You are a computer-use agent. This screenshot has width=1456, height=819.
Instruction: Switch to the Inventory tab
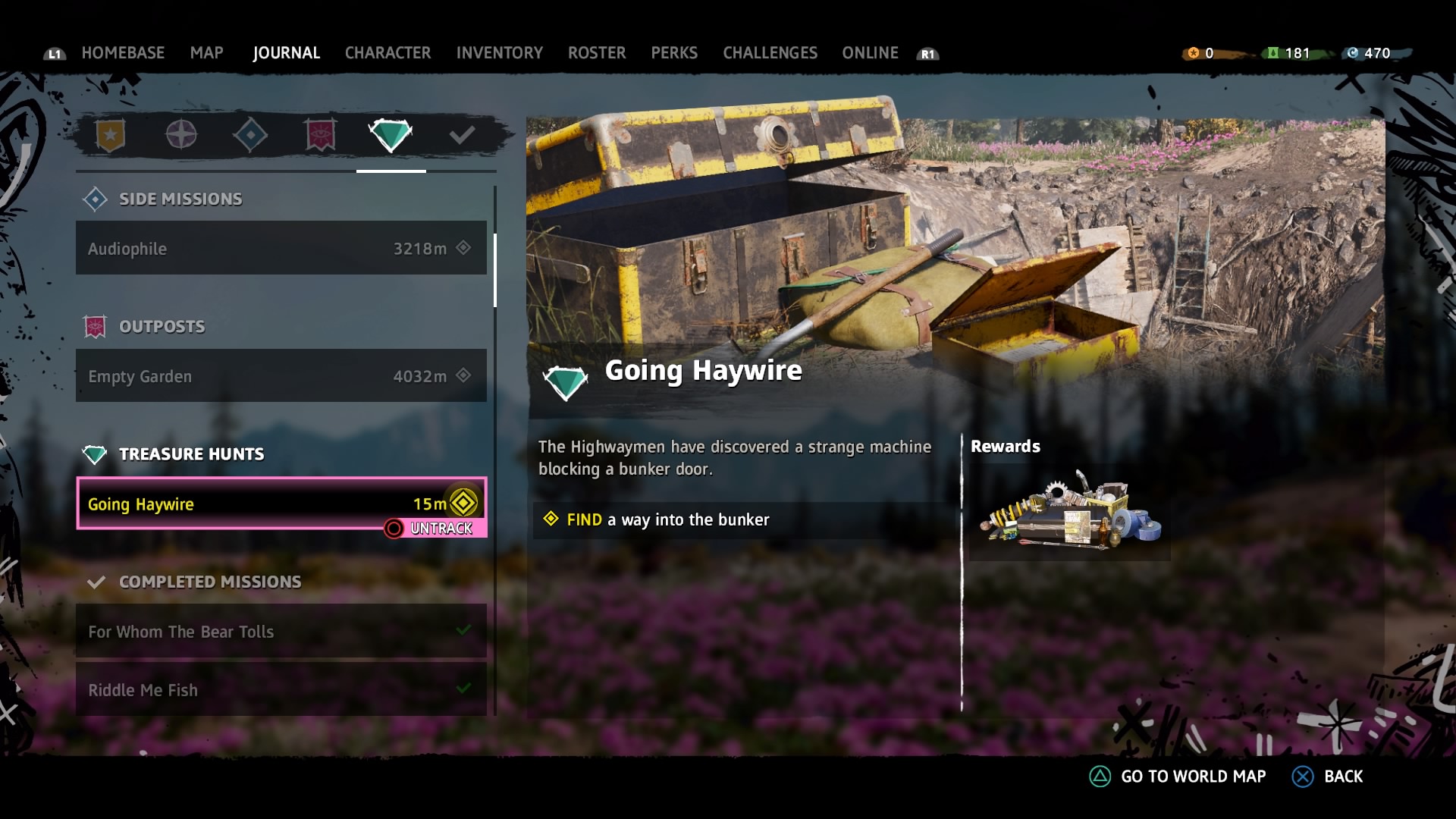click(x=499, y=52)
